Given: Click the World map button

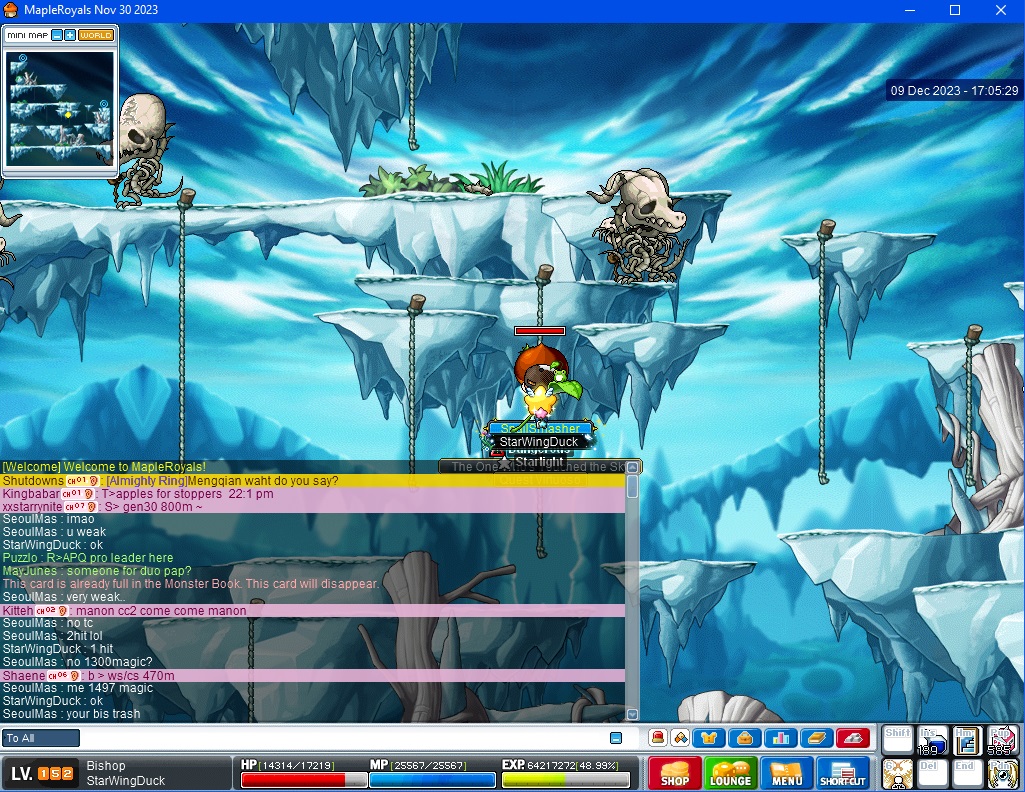Looking at the screenshot, I should coord(96,35).
